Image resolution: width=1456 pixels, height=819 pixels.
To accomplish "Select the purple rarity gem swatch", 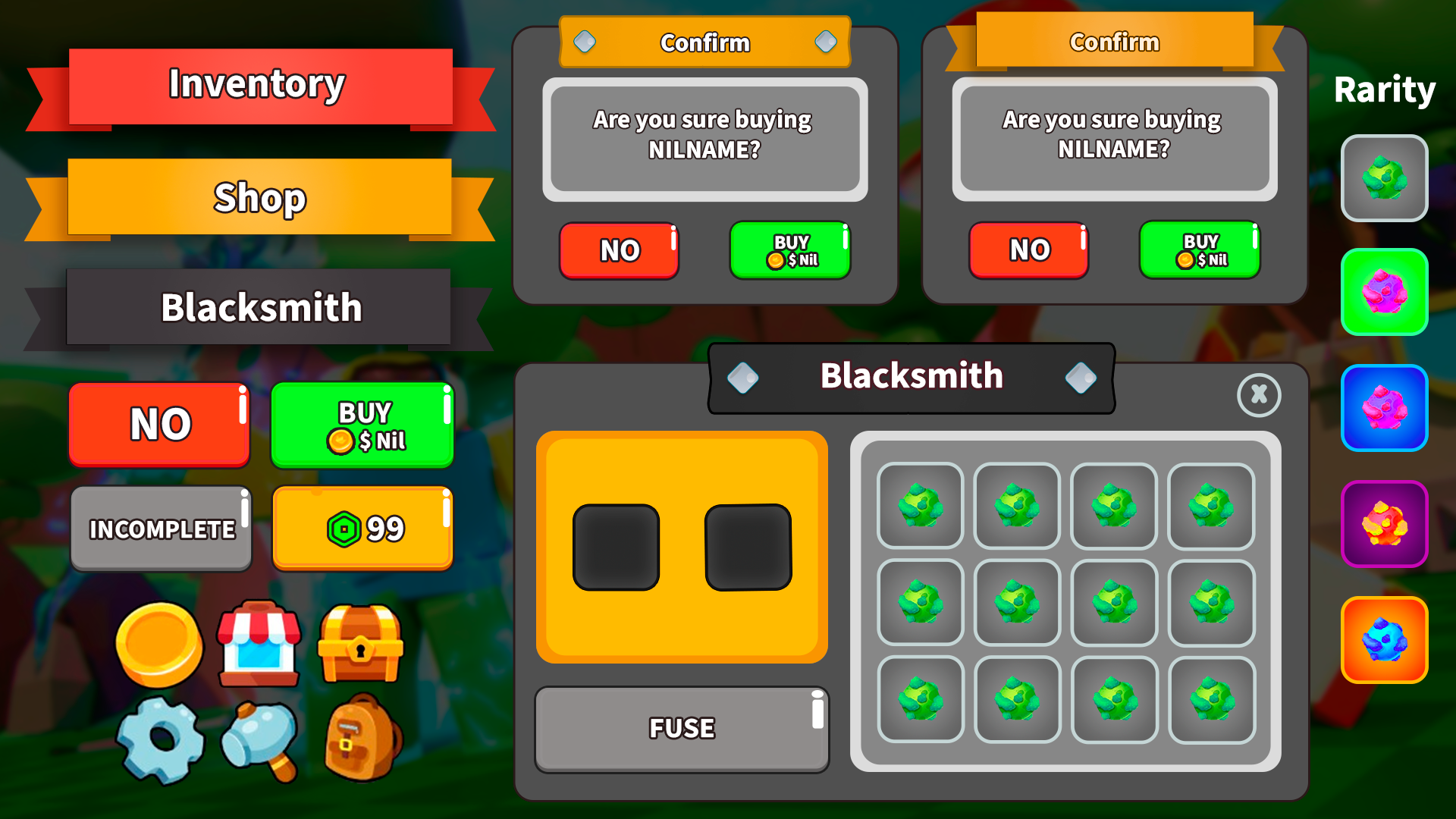I will click(1384, 523).
